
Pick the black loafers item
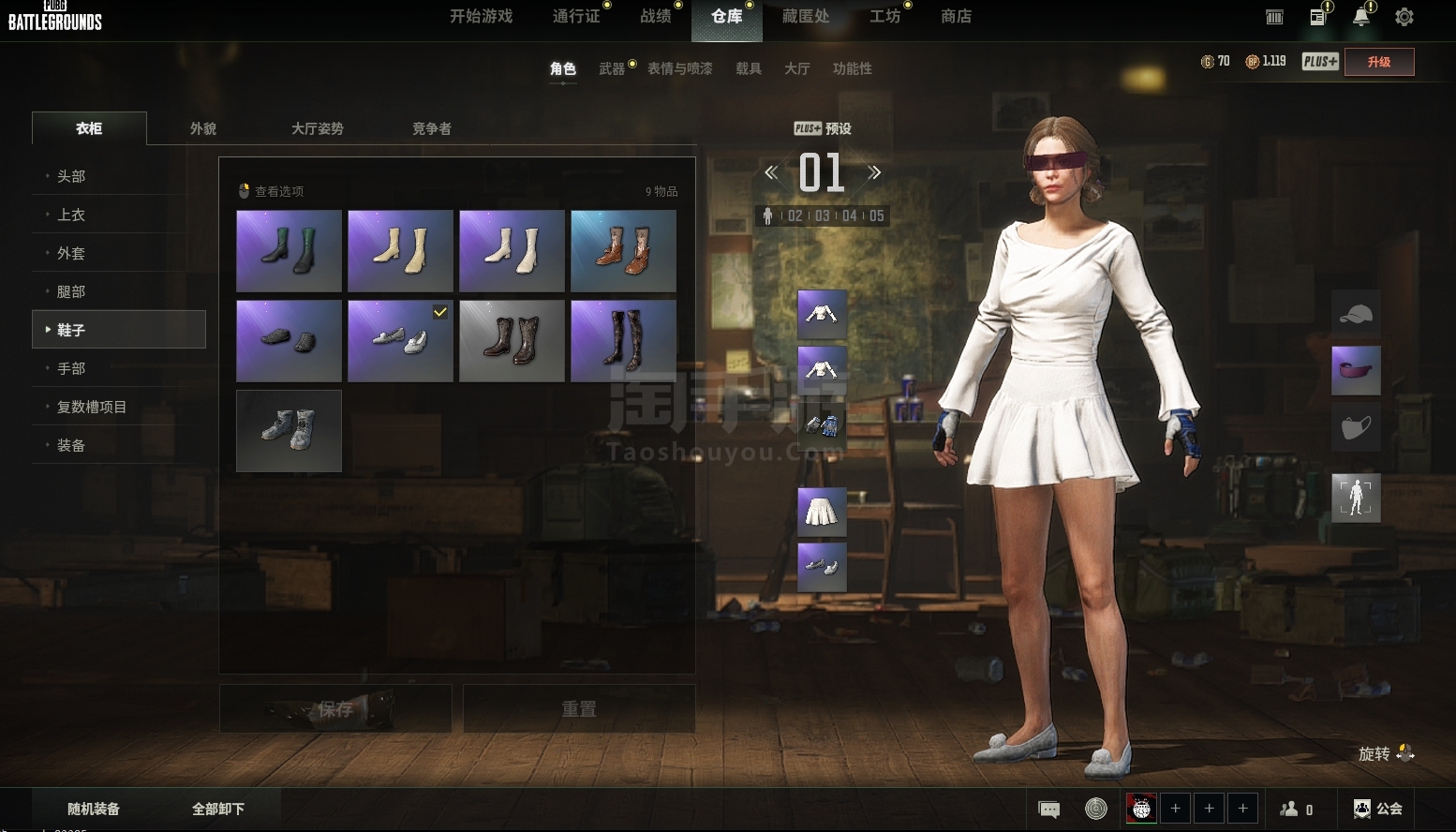(289, 340)
